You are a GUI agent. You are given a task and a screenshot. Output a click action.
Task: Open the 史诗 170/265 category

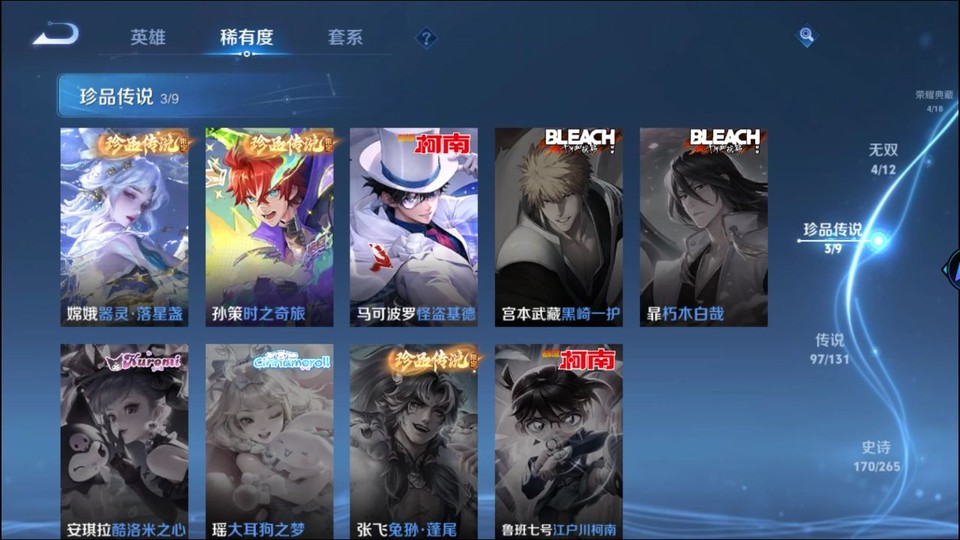click(876, 455)
